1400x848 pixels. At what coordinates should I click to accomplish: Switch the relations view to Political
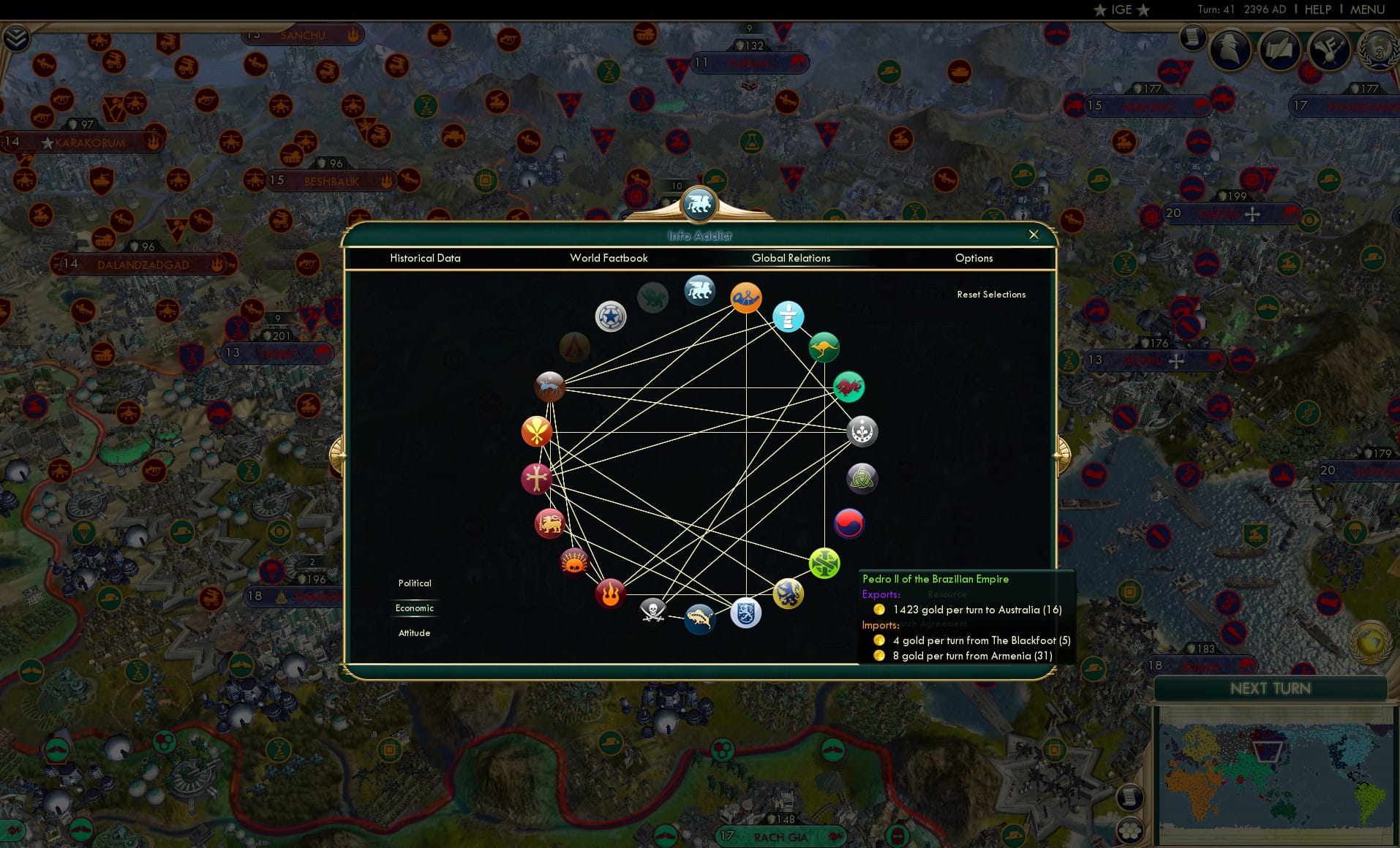[414, 583]
